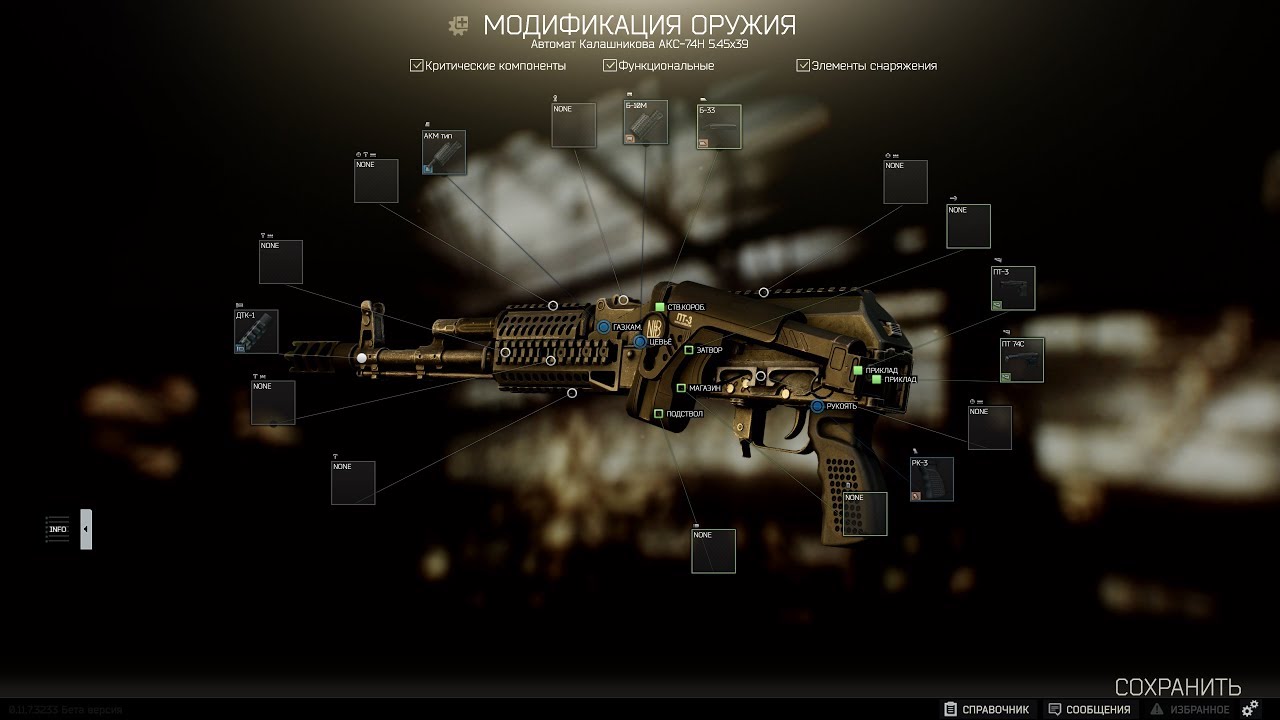Click the МАГАЗИН magazine marker
Image resolution: width=1280 pixels, height=720 pixels.
pyautogui.click(x=681, y=388)
